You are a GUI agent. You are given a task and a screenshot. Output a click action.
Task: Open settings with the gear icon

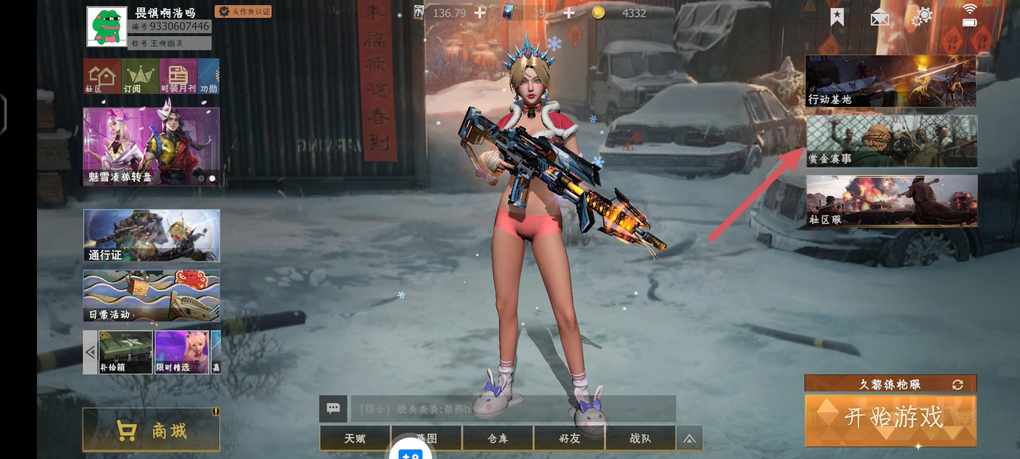(922, 16)
